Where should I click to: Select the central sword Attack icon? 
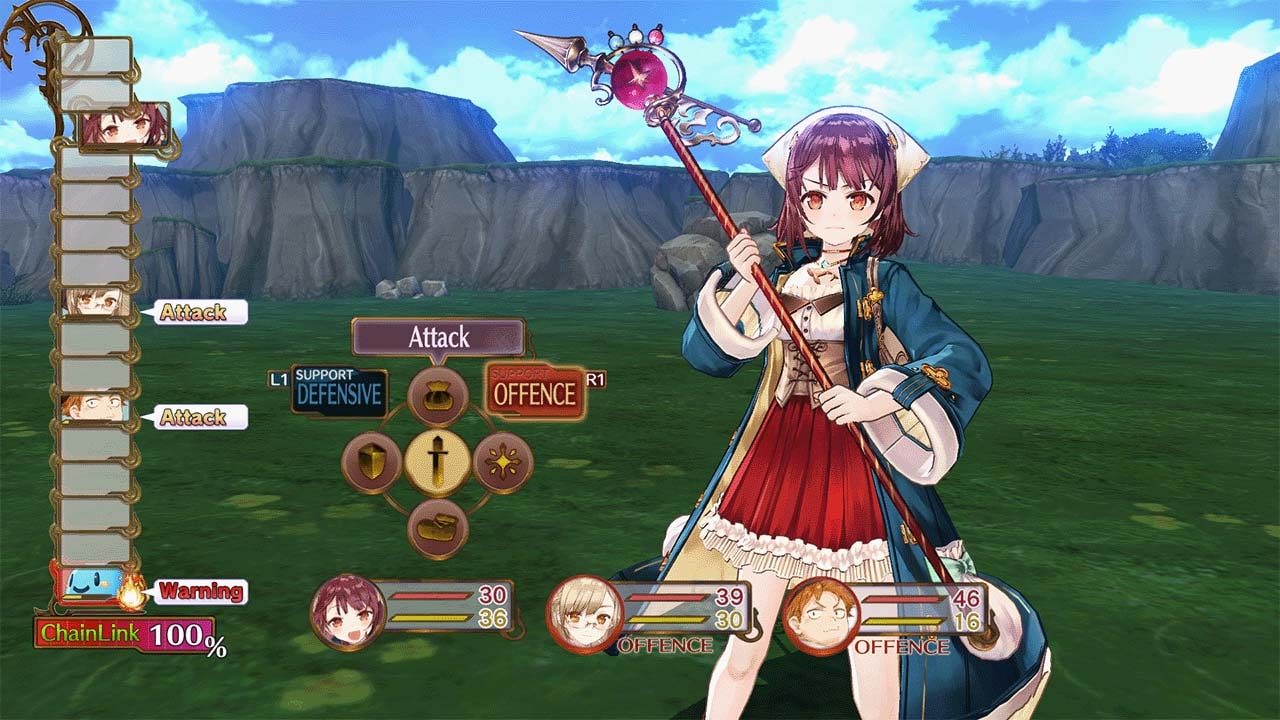click(x=440, y=463)
